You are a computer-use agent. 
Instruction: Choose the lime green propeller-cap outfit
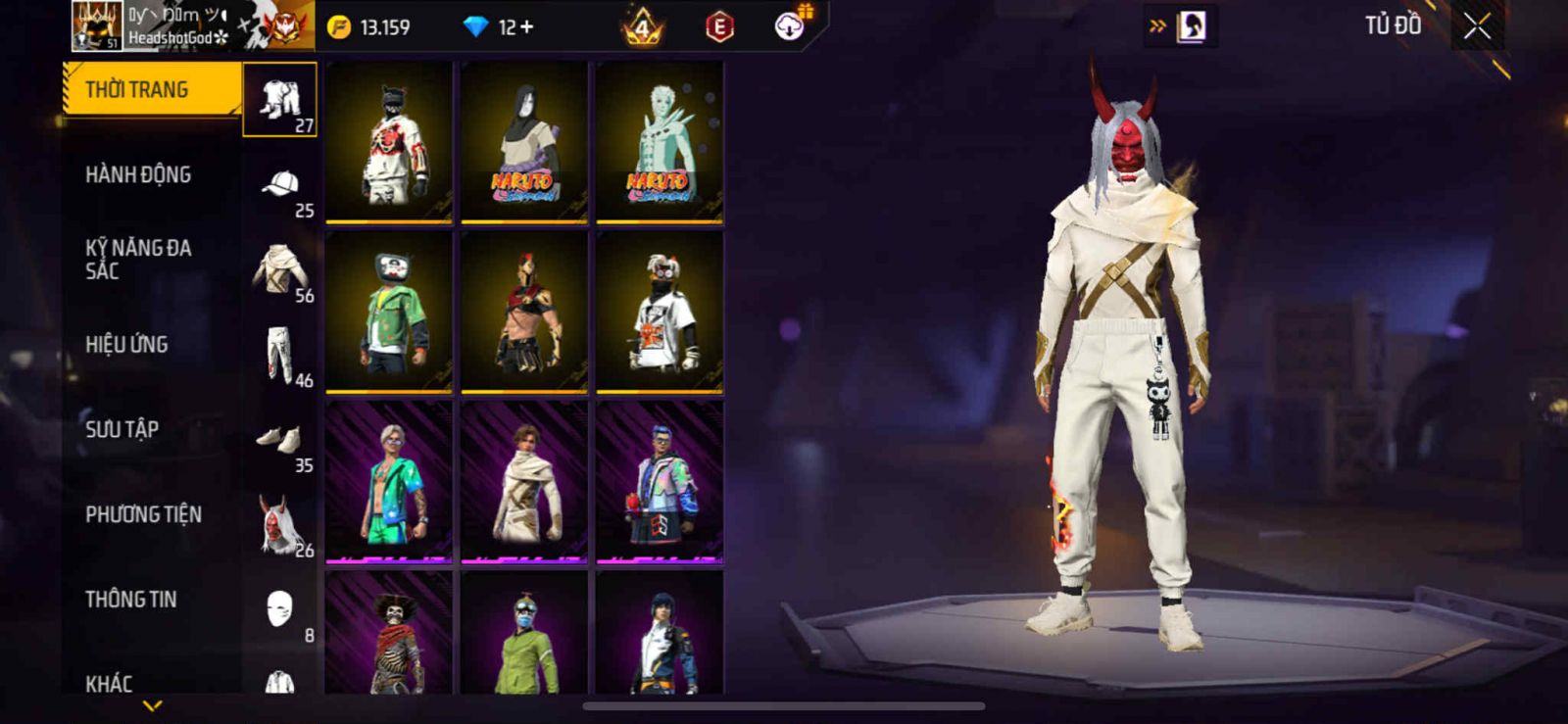[524, 635]
